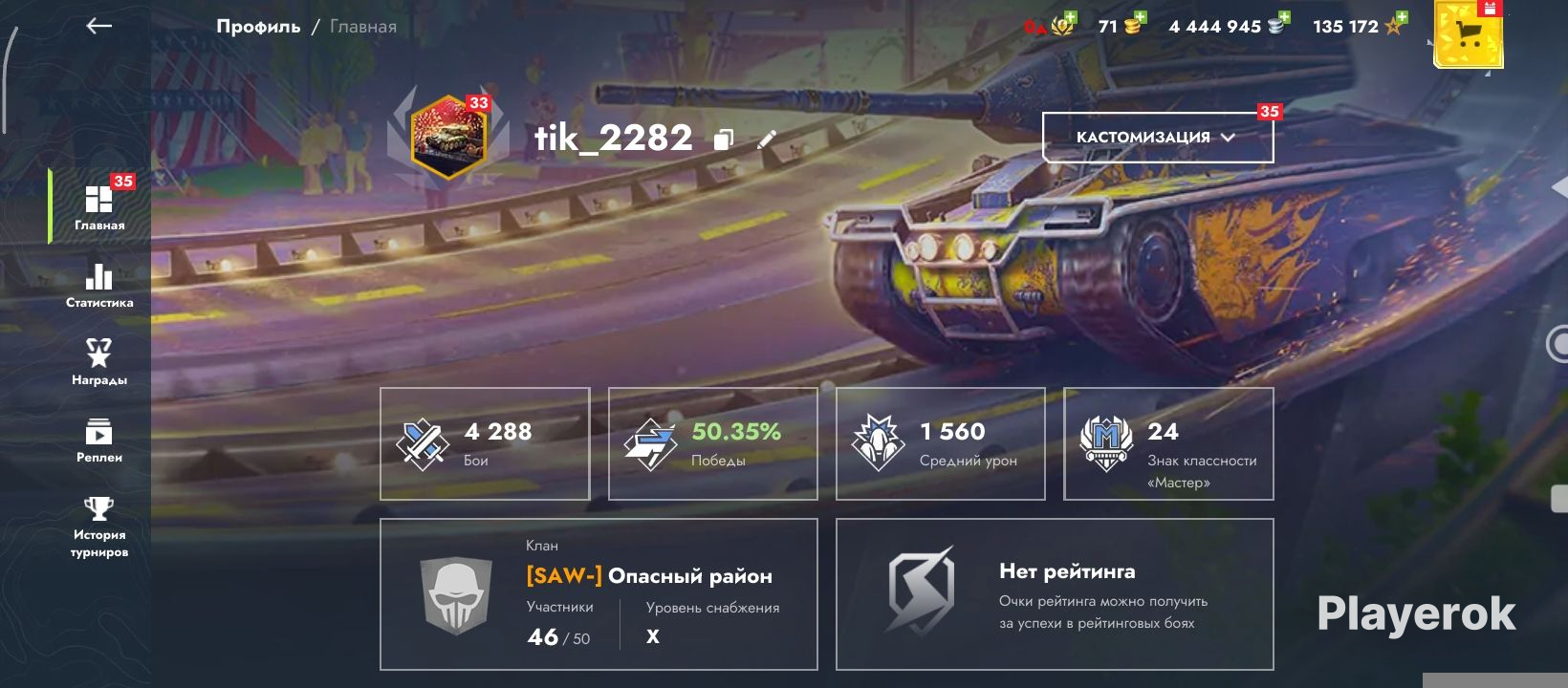Open the Знак классности «Мастер» tile
Image resolution: width=1568 pixels, height=688 pixels.
tap(1168, 443)
